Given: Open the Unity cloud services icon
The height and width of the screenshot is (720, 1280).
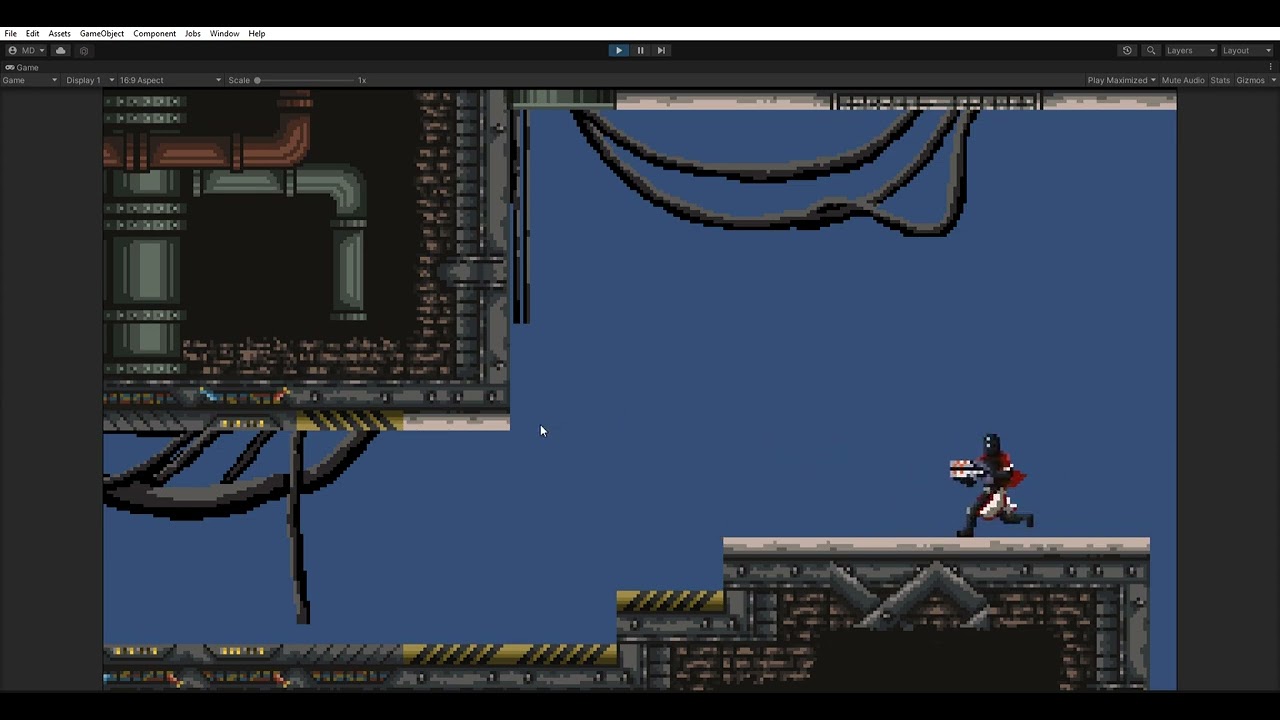Looking at the screenshot, I should (60, 50).
